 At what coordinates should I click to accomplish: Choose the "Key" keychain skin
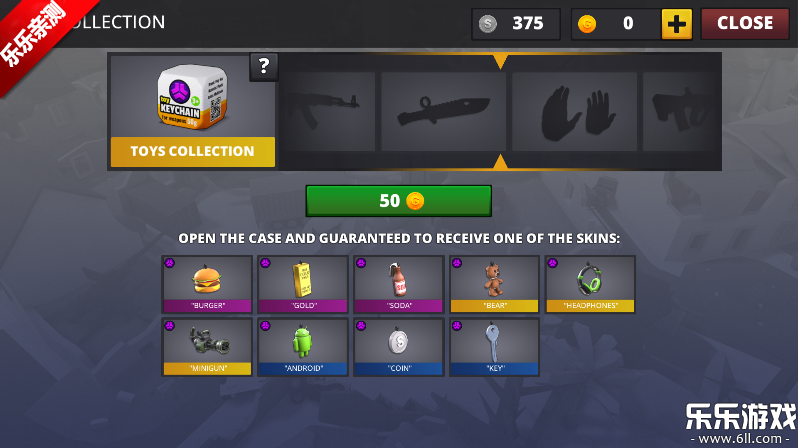click(494, 346)
